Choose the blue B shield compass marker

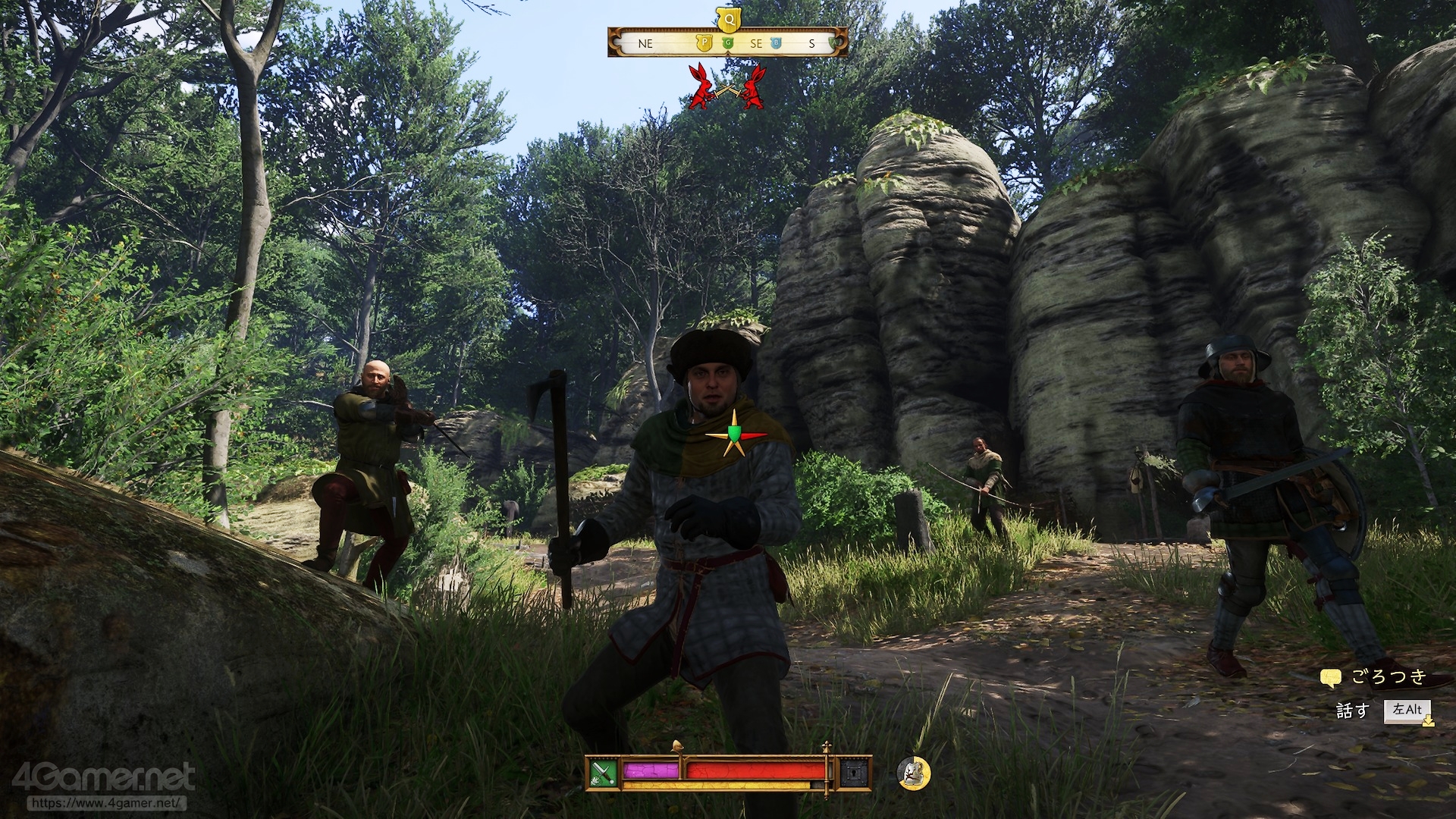pos(776,44)
